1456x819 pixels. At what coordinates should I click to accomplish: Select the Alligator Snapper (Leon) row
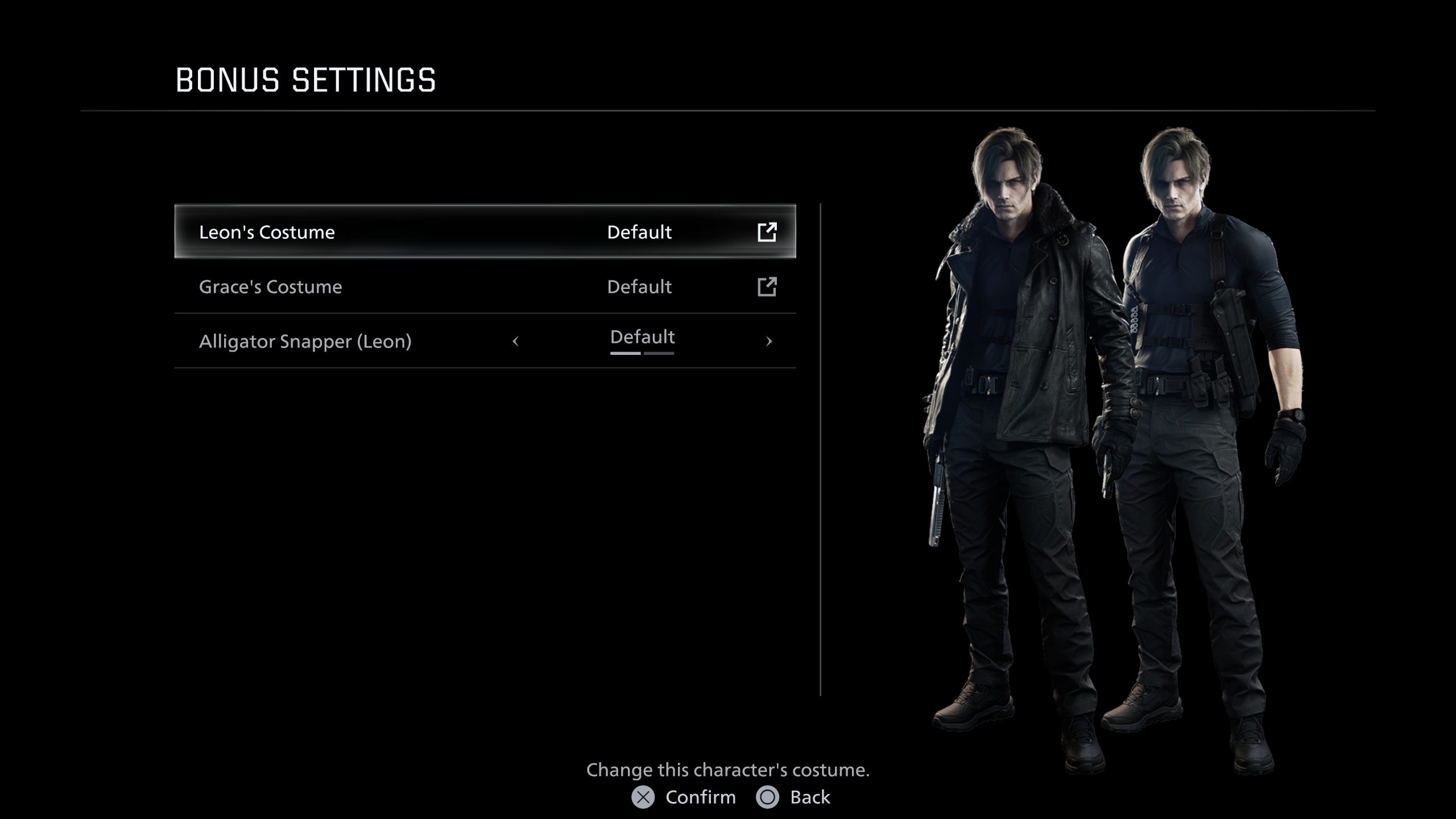[x=398, y=341]
